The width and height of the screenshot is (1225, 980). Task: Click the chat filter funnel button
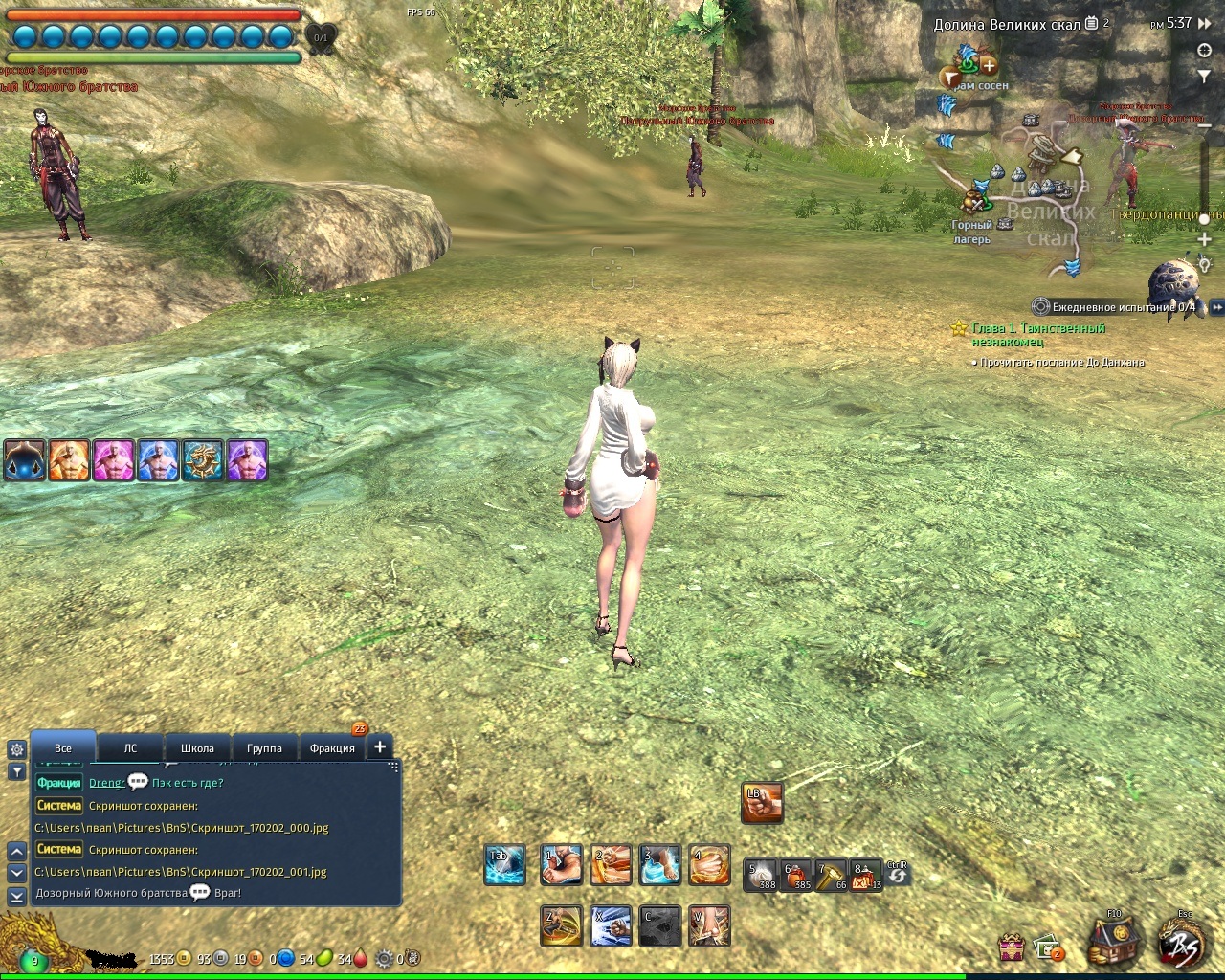[16, 771]
